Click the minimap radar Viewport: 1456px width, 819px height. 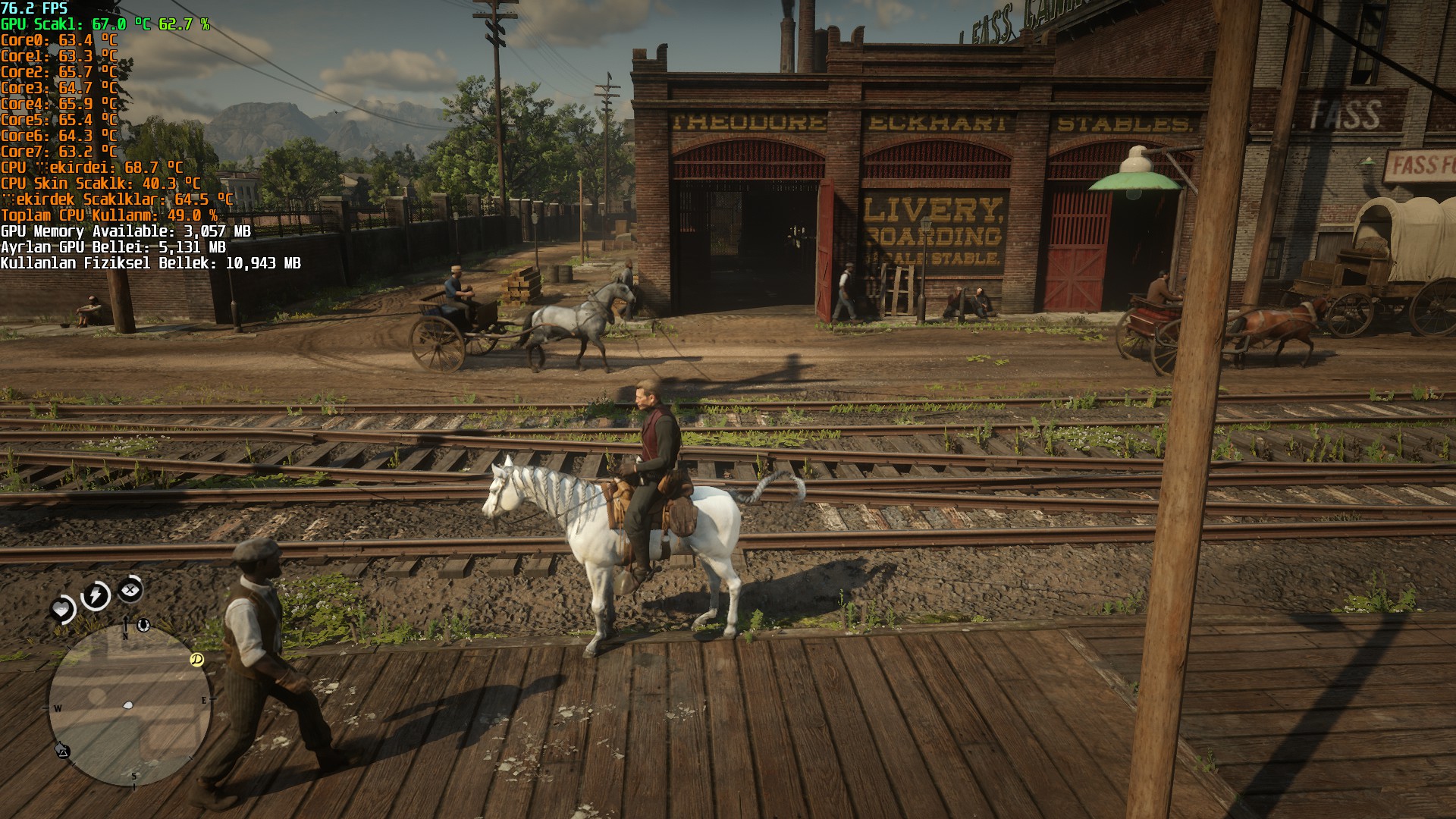click(x=129, y=705)
